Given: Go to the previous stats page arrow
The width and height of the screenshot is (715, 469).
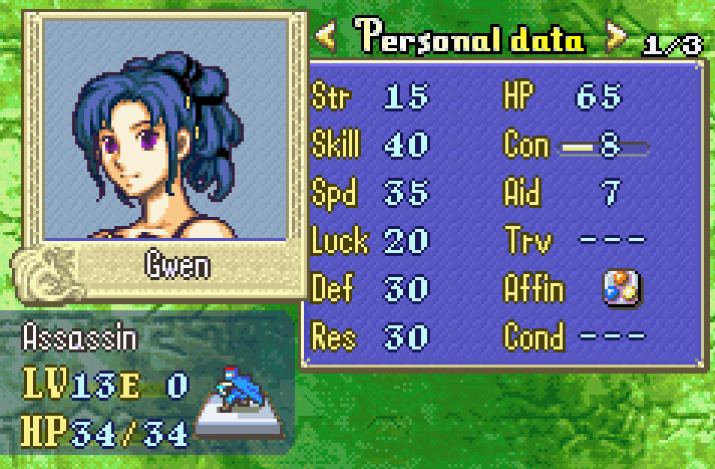Looking at the screenshot, I should click(327, 39).
